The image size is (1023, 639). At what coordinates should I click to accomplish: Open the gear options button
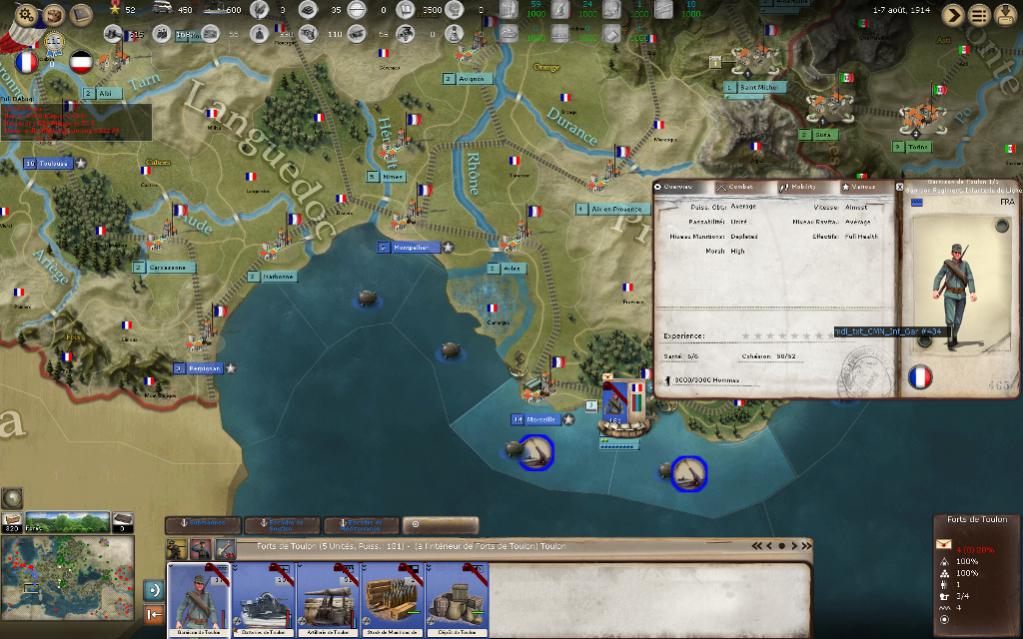point(26,14)
